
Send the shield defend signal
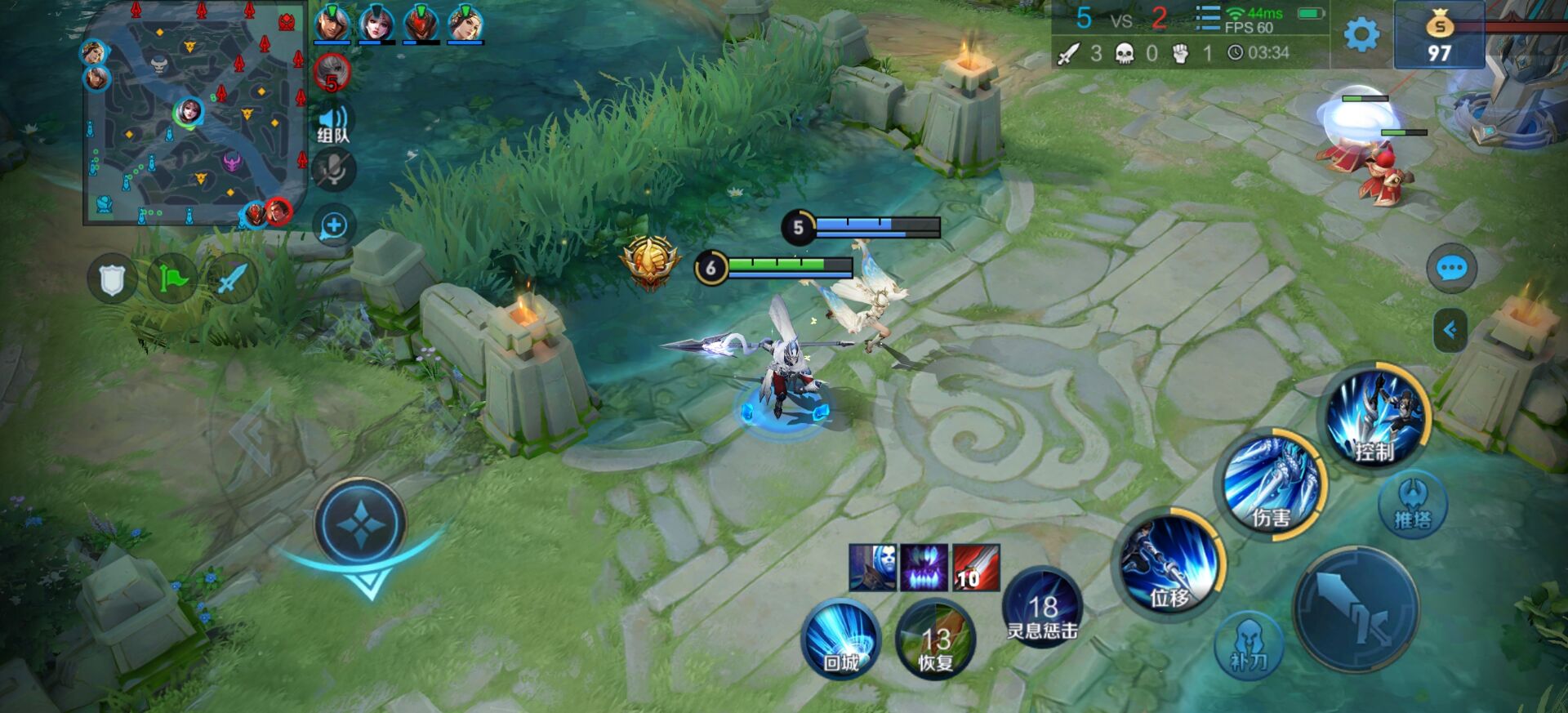[x=112, y=279]
